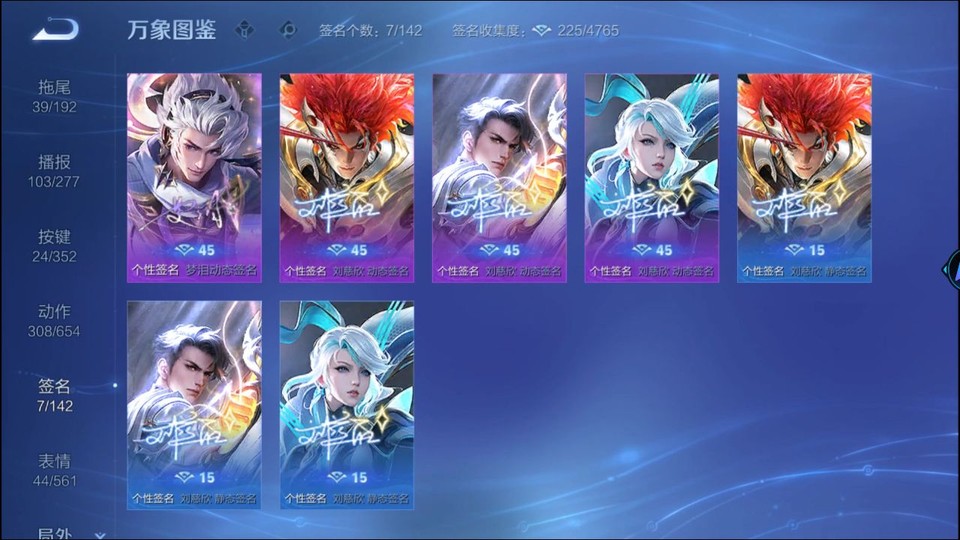Go back using the top-left return arrow
Image resolution: width=960 pixels, height=540 pixels.
55,30
